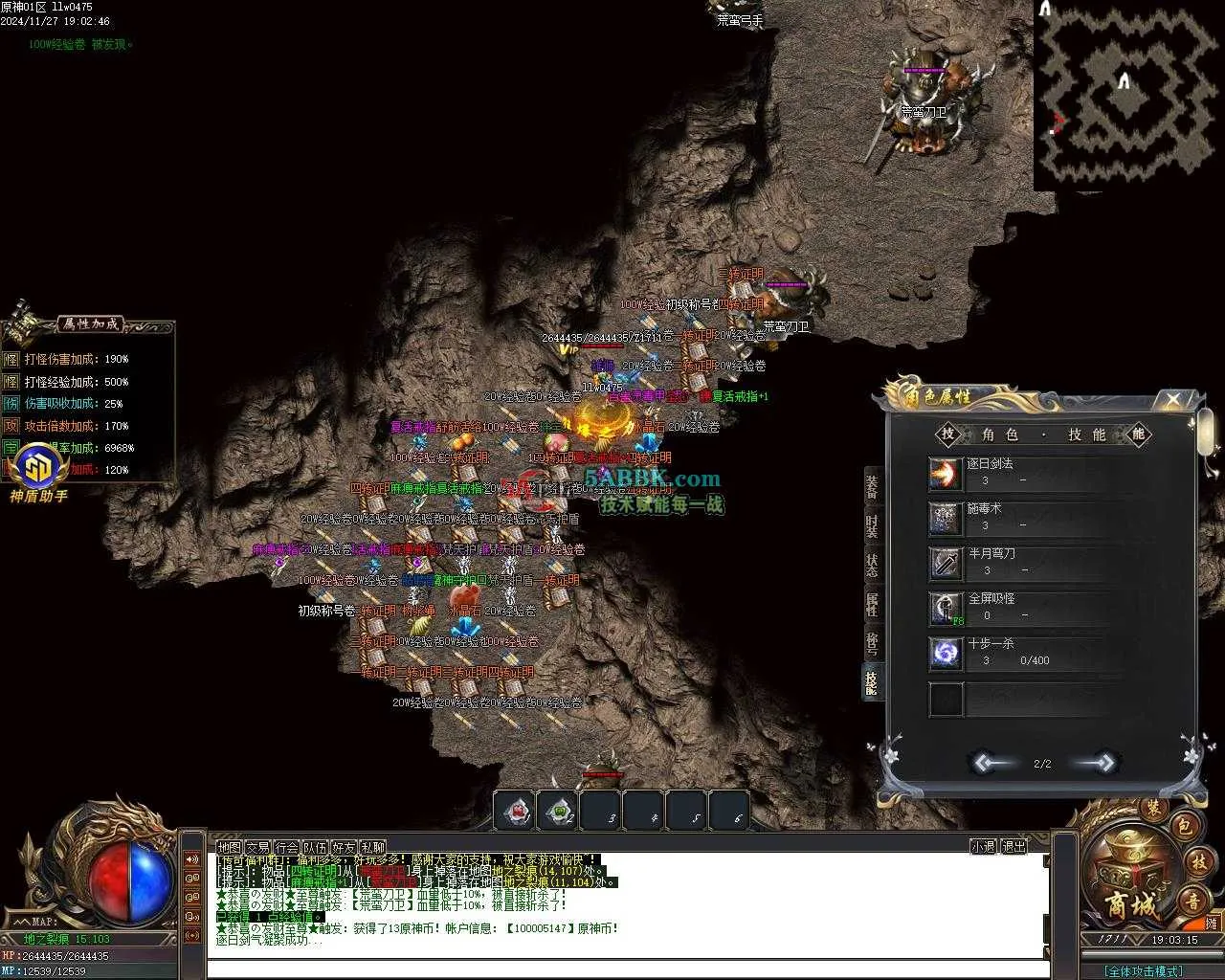Click the 十步一杀 skill icon
The image size is (1225, 980).
pyautogui.click(x=946, y=654)
